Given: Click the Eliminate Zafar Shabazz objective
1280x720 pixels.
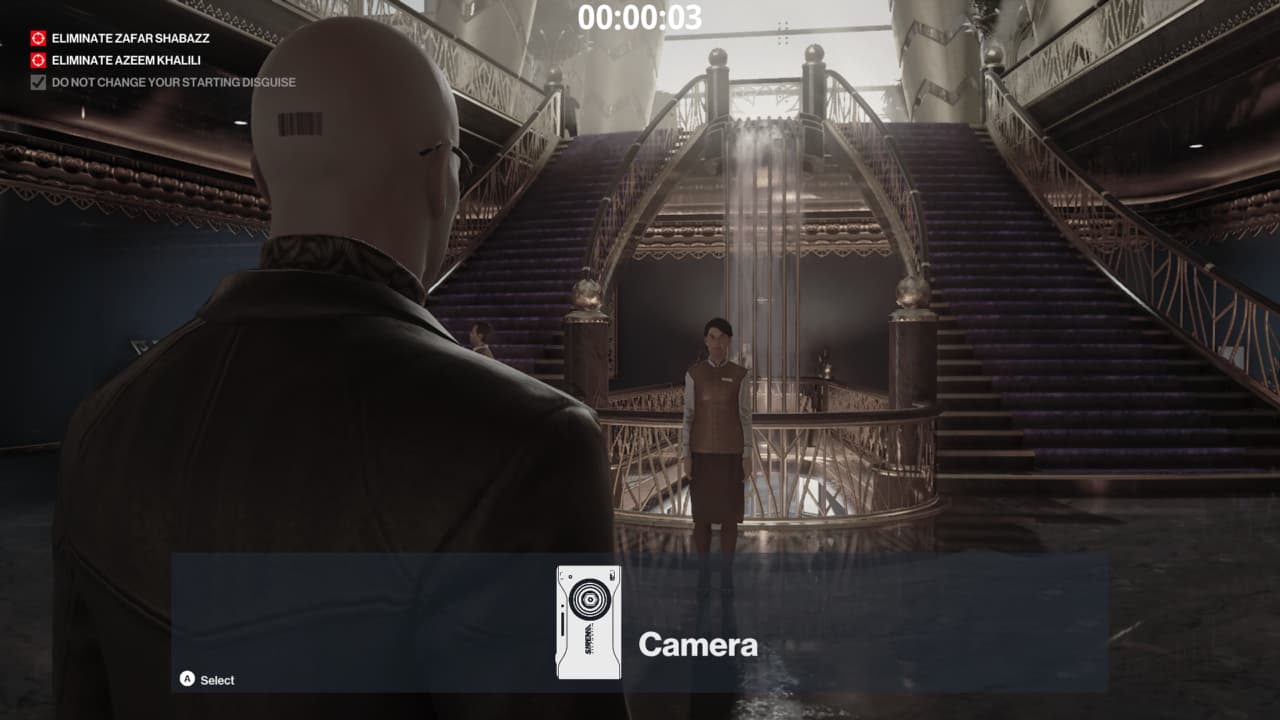Looking at the screenshot, I should [130, 38].
